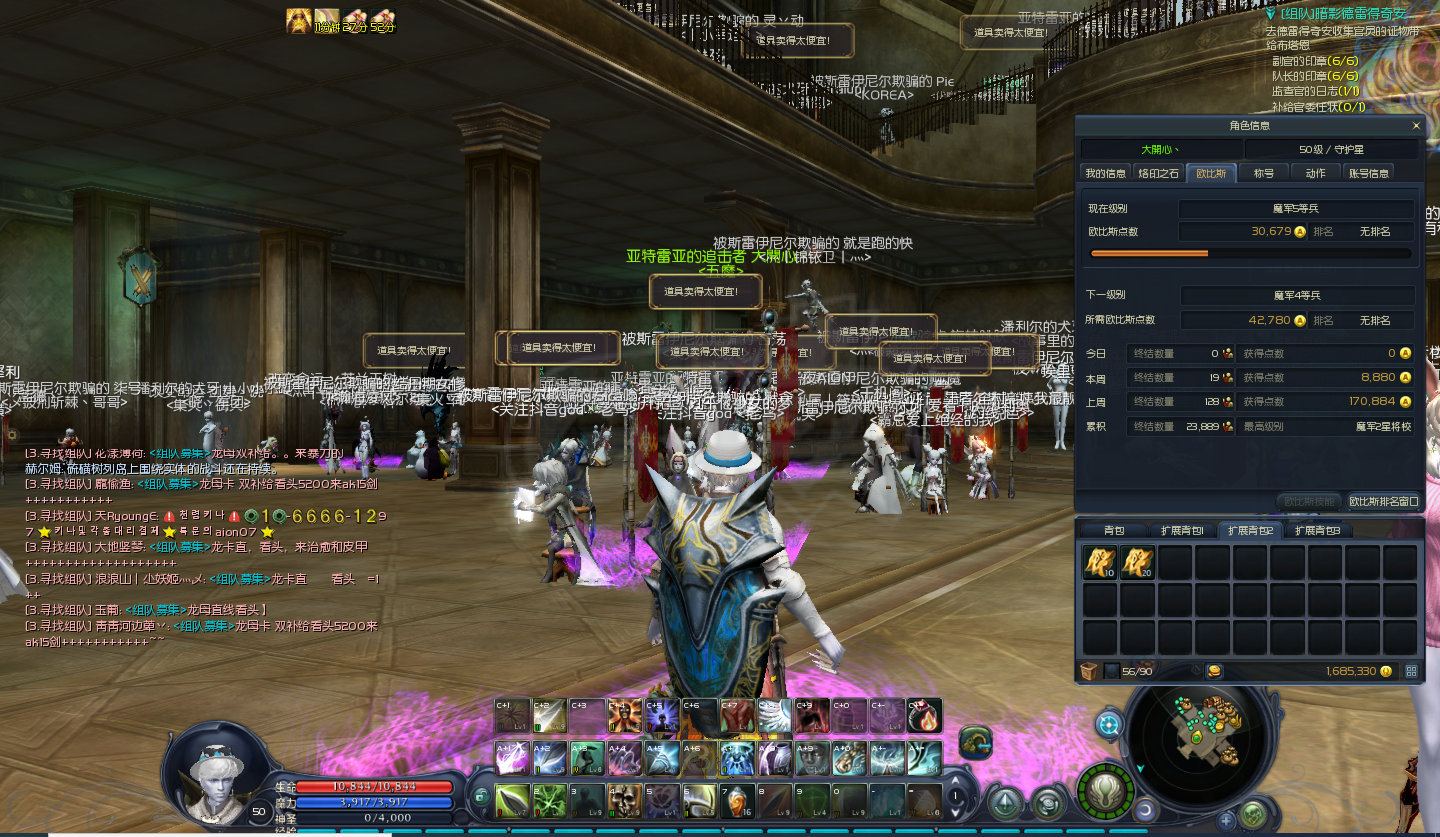Open the 欧比斯排名窗口 ranking window
The height and width of the screenshot is (837, 1440).
(x=1383, y=501)
